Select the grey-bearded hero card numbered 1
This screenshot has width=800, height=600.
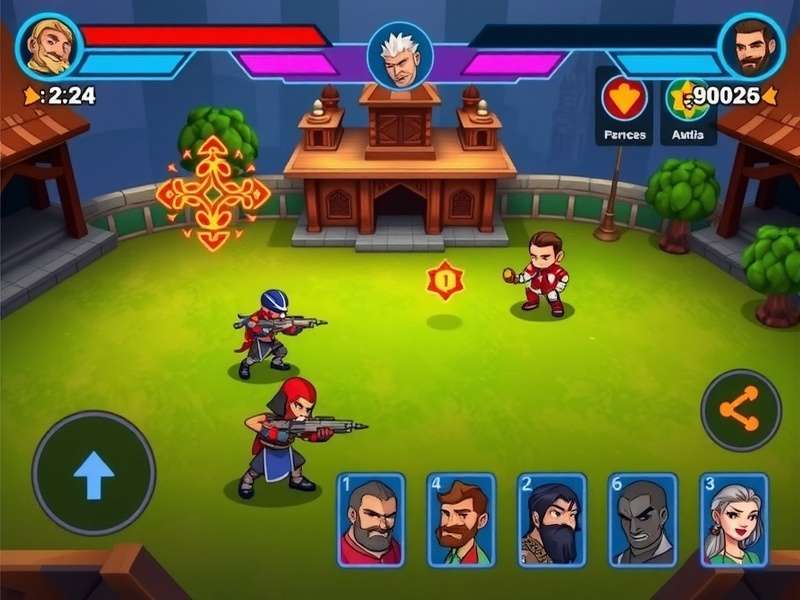coord(370,520)
